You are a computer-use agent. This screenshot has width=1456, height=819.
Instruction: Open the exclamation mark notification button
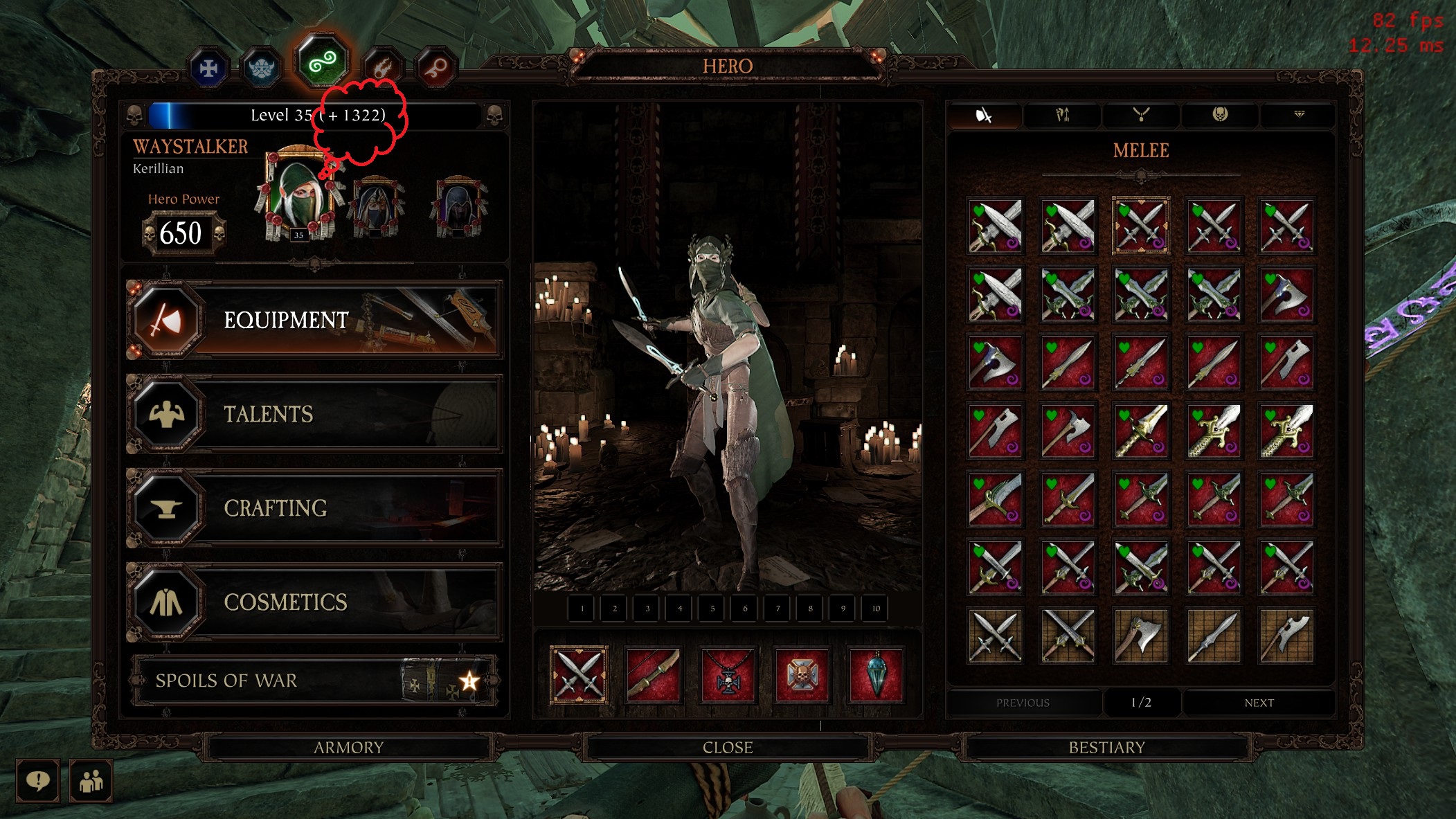[37, 781]
